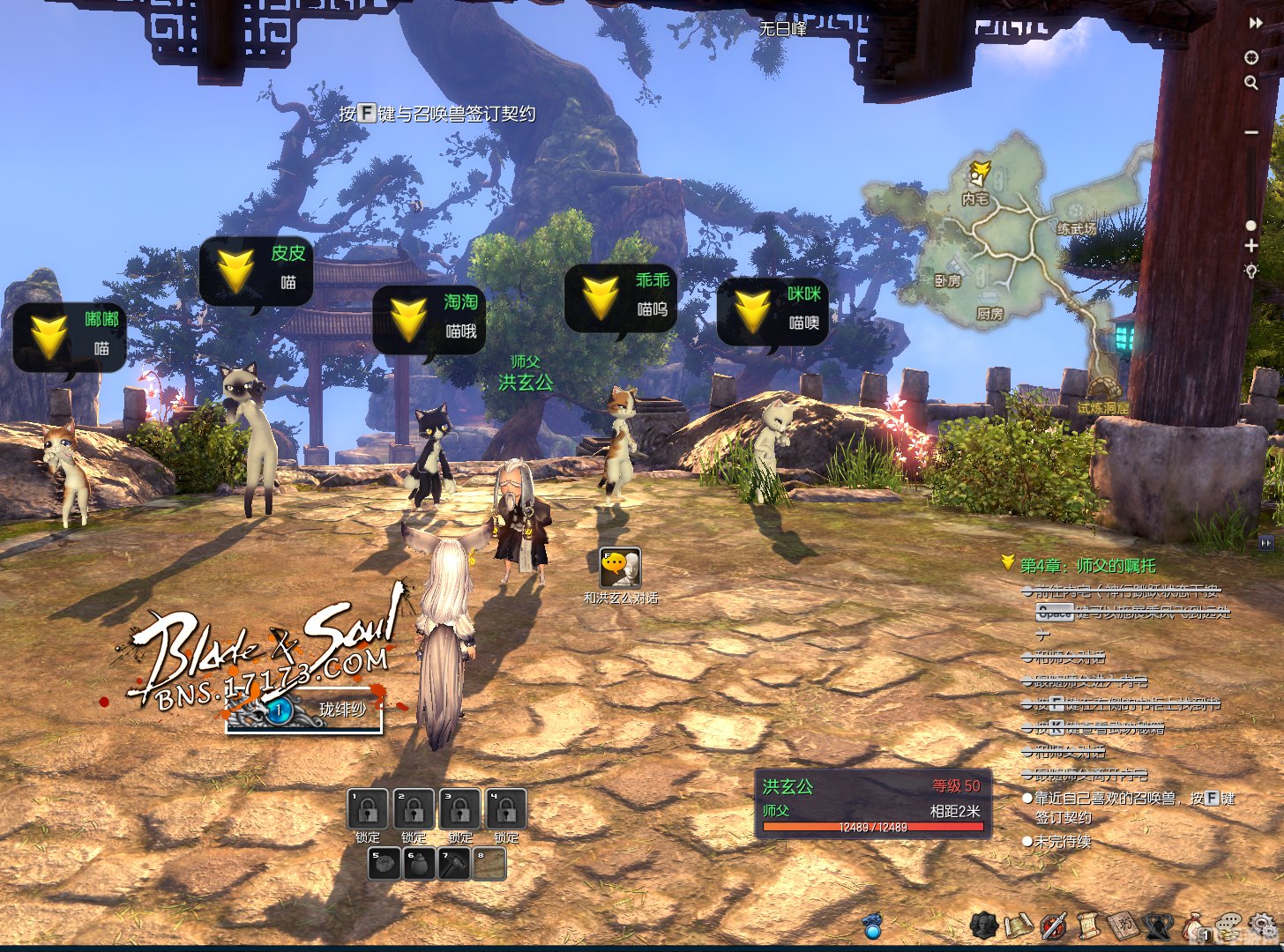Select the repair hammer in slot 7
Viewport: 1284px width, 952px height.
point(454,864)
